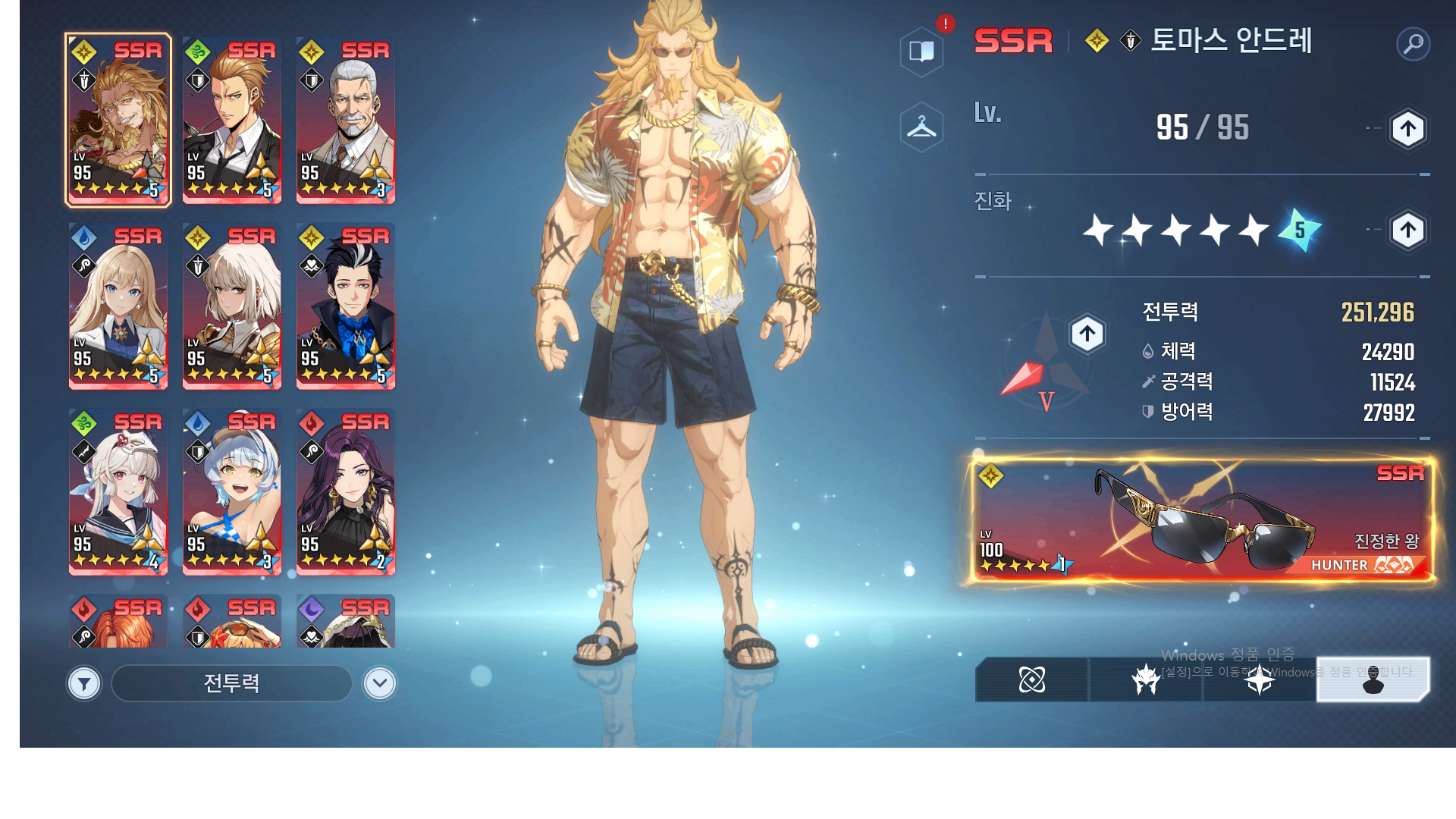Open the 진정한 왕 sunglasses weapon card
1456x819 pixels.
pyautogui.click(x=1203, y=520)
